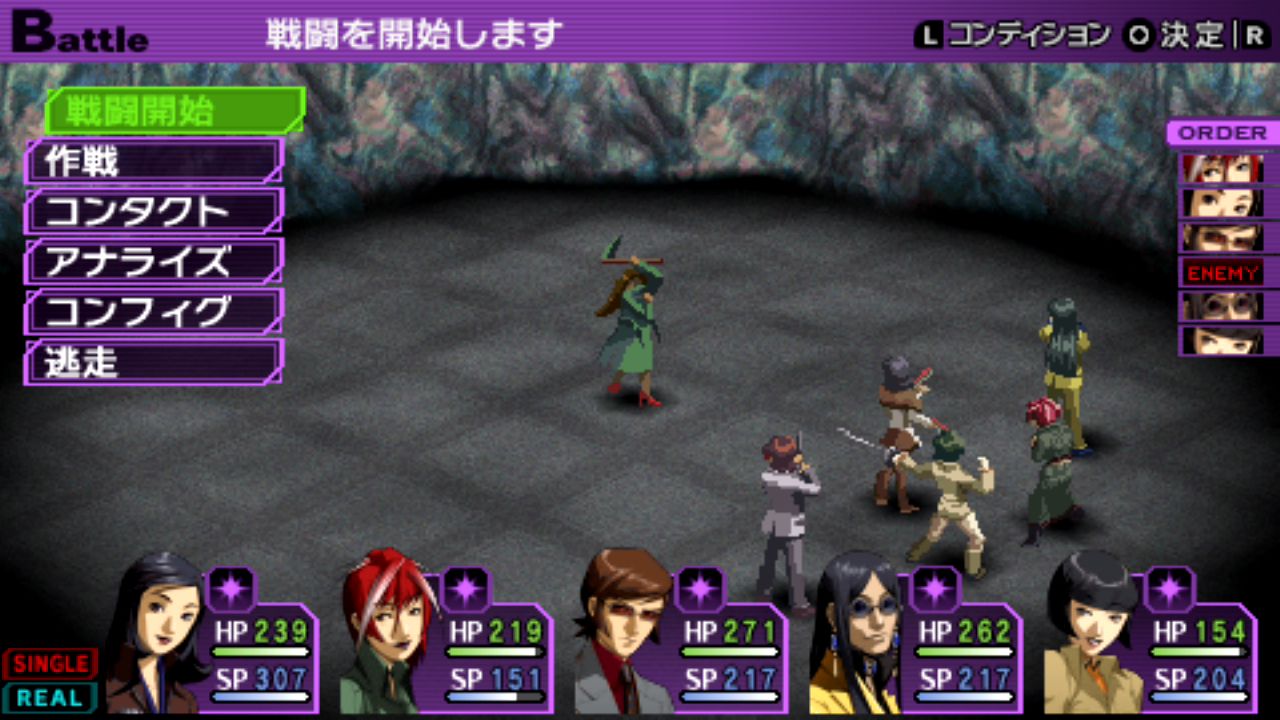Click the ENEMY entry in turn order
Image resolution: width=1280 pixels, height=720 pixels.
[x=1223, y=272]
